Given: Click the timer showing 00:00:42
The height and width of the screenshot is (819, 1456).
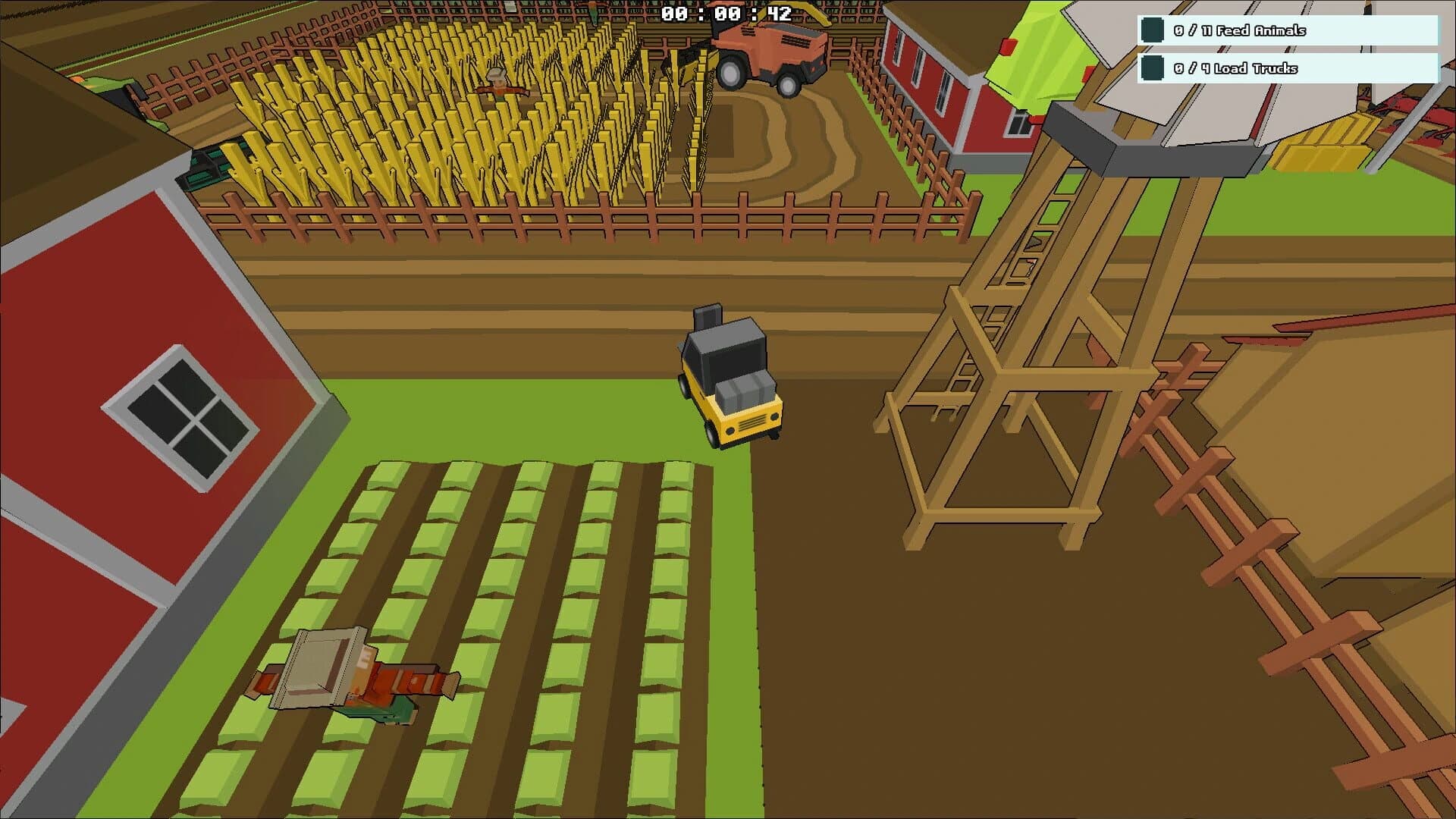Looking at the screenshot, I should click(726, 12).
